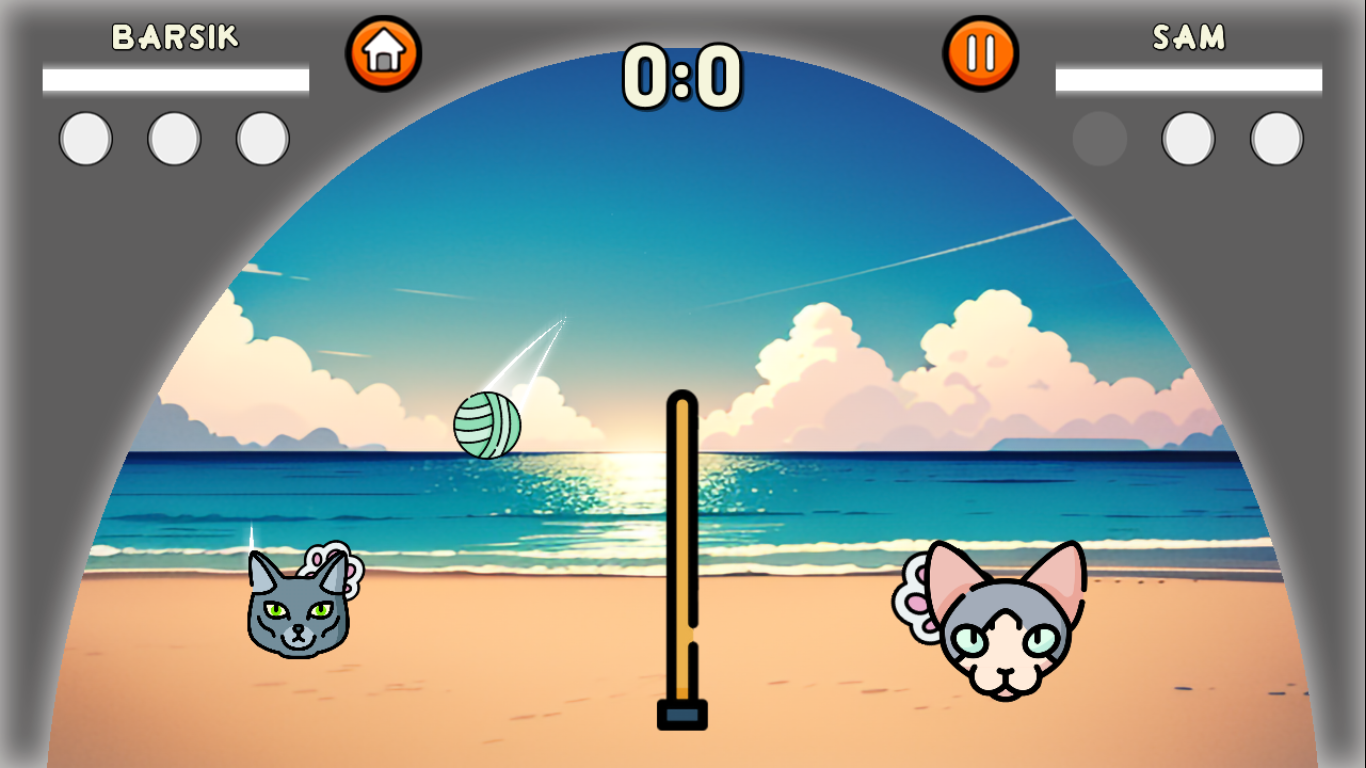This screenshot has width=1366, height=768.
Task: Toggle Sam's dimmed round indicator circle
Action: (1100, 137)
